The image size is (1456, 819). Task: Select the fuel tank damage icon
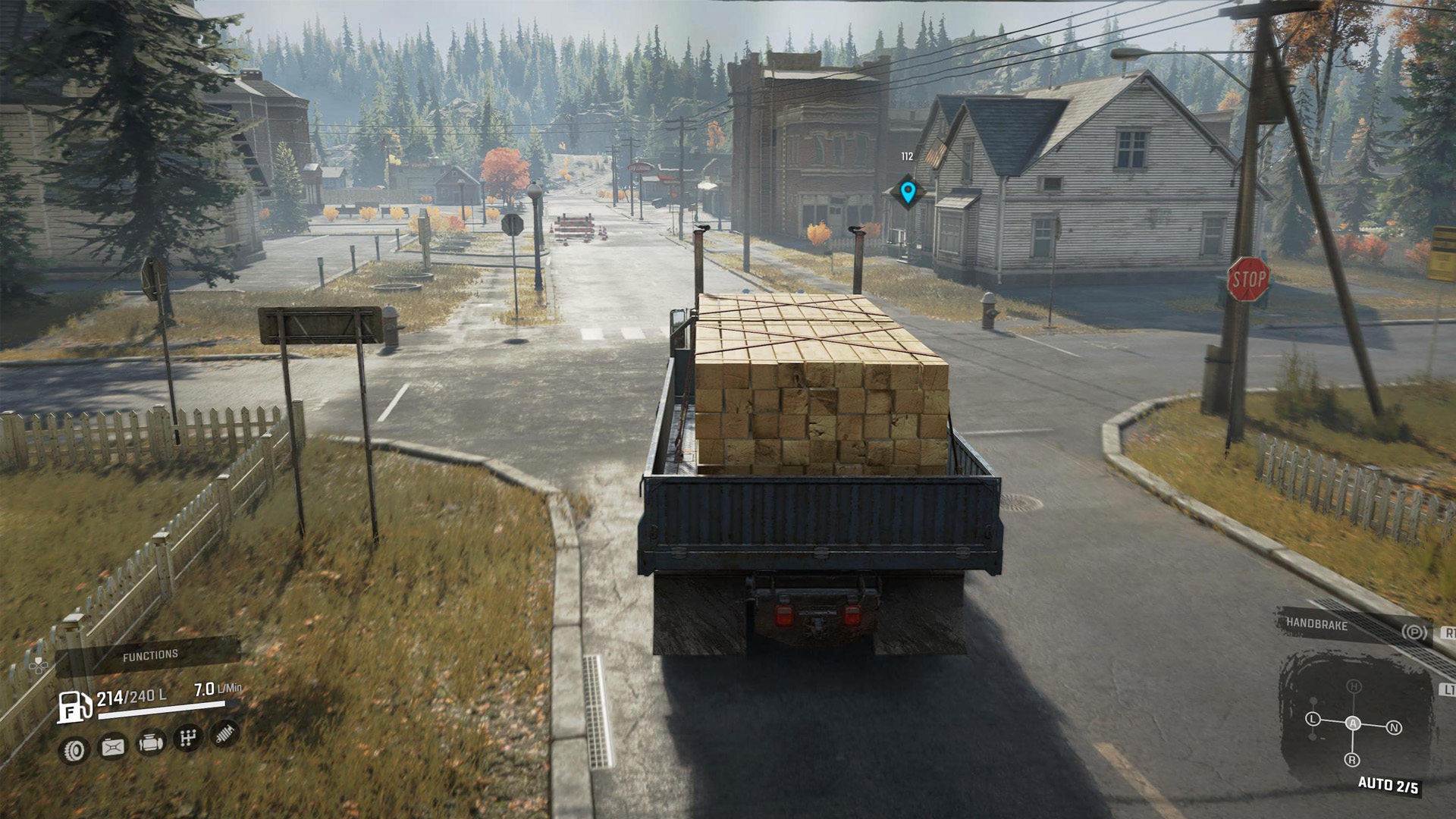coord(113,748)
